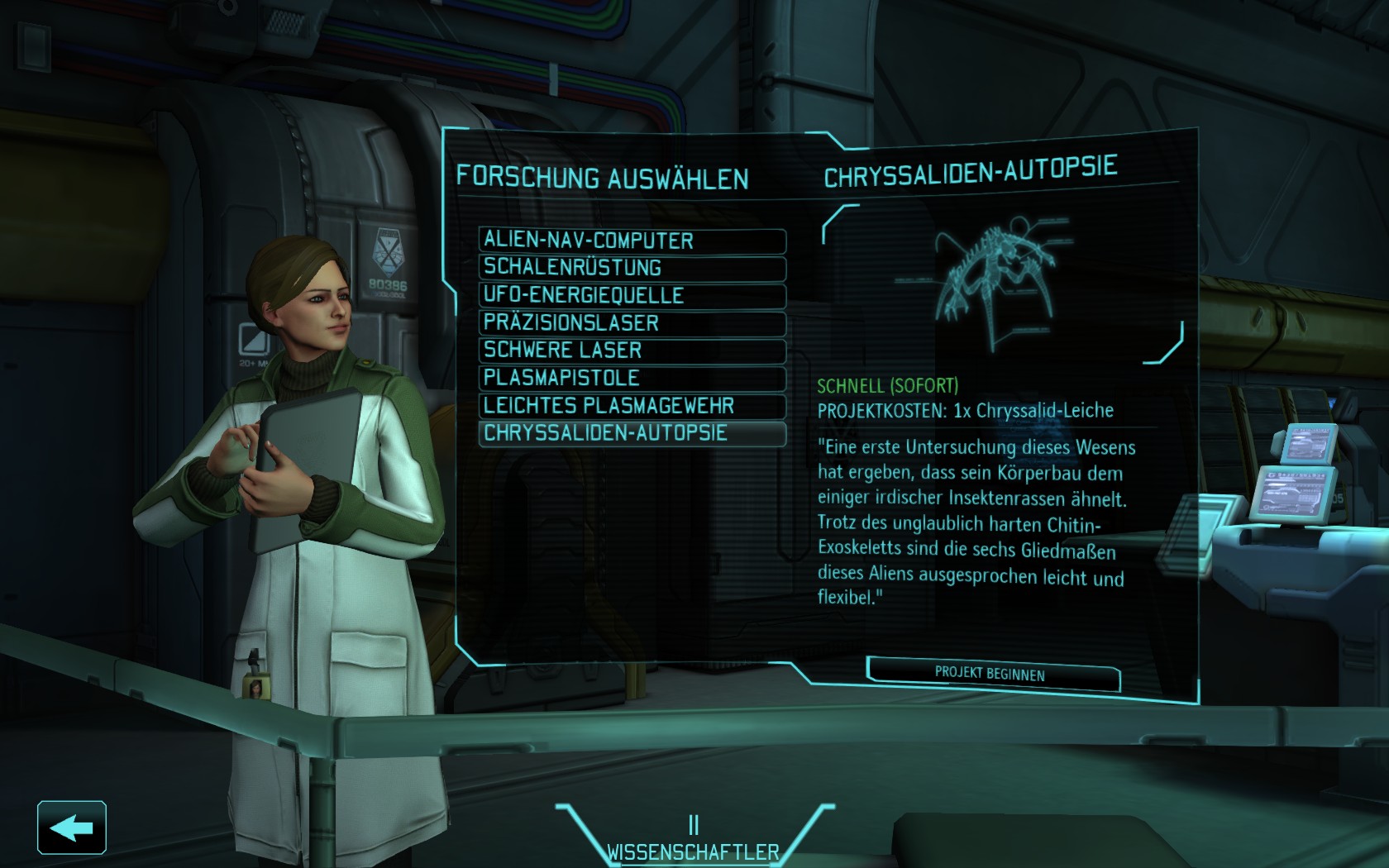This screenshot has width=1389, height=868.
Task: Select Präzisionslaser research option
Action: (x=632, y=323)
